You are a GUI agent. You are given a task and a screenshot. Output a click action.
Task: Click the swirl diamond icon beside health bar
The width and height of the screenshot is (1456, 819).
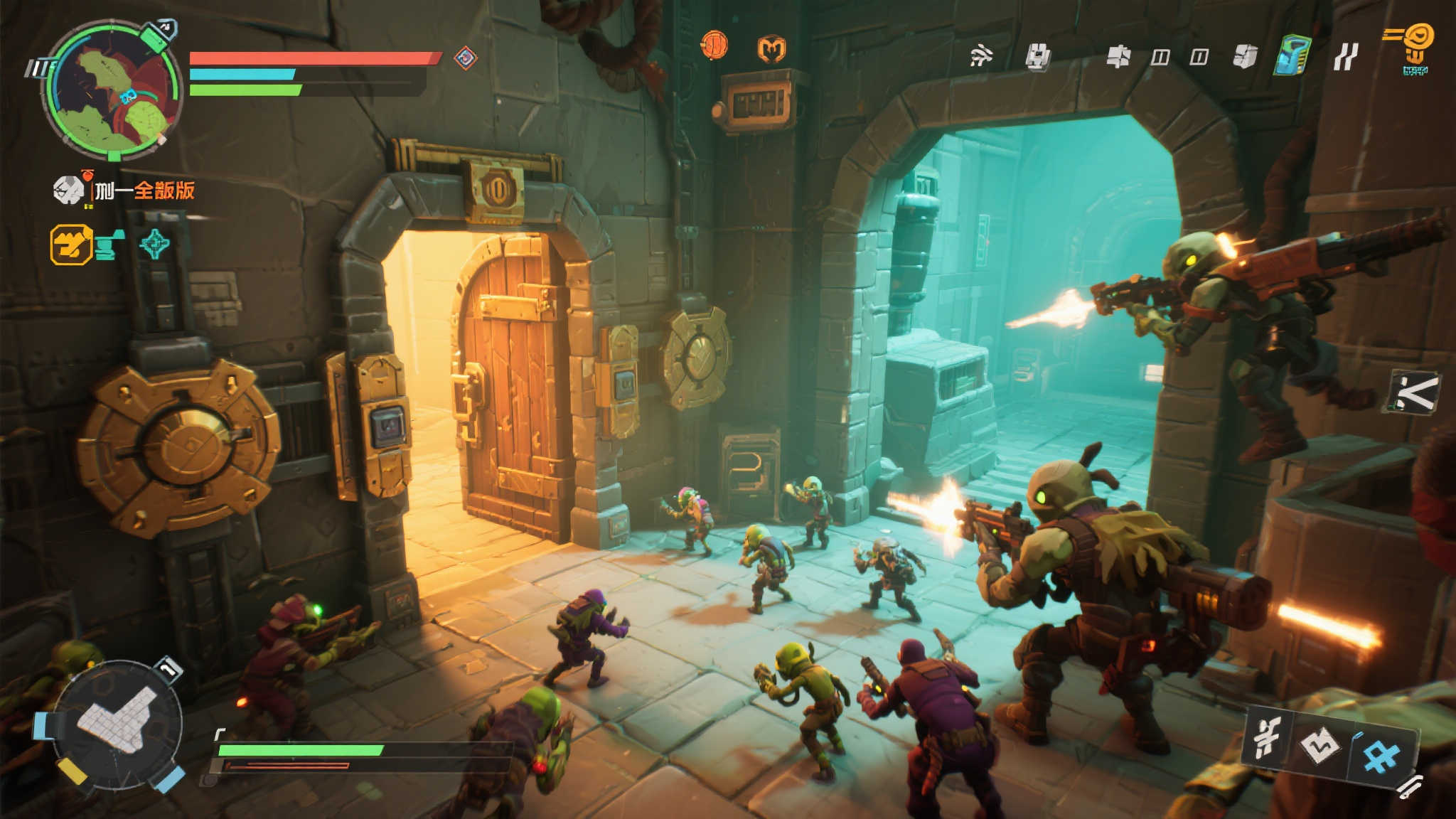(465, 58)
